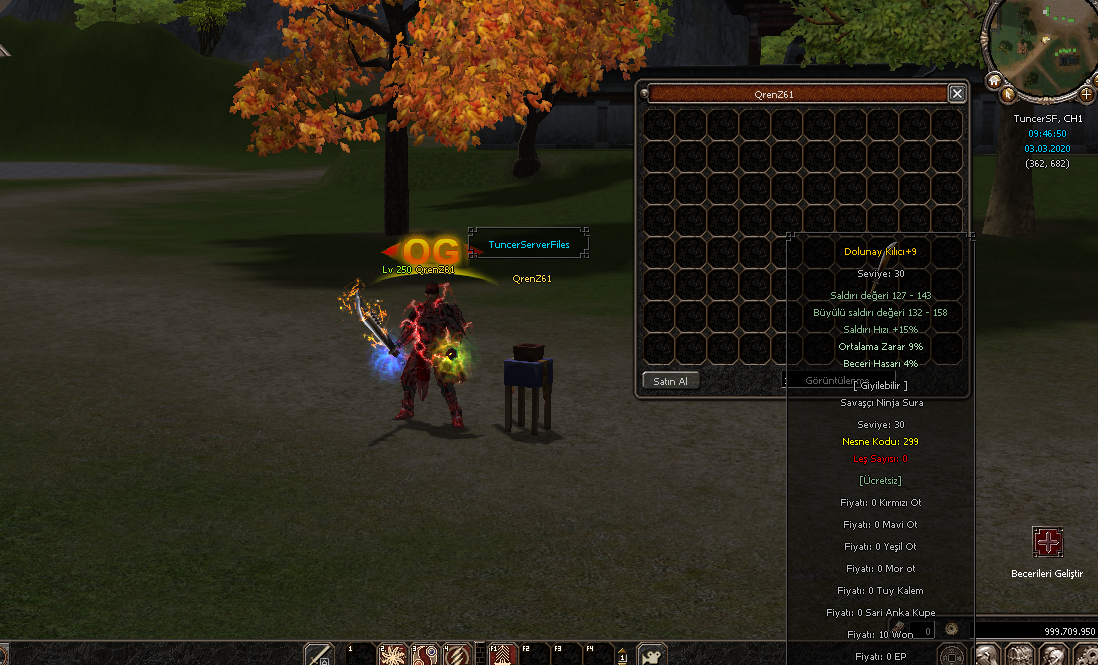Use the skill in quickslot 2

pyautogui.click(x=393, y=654)
